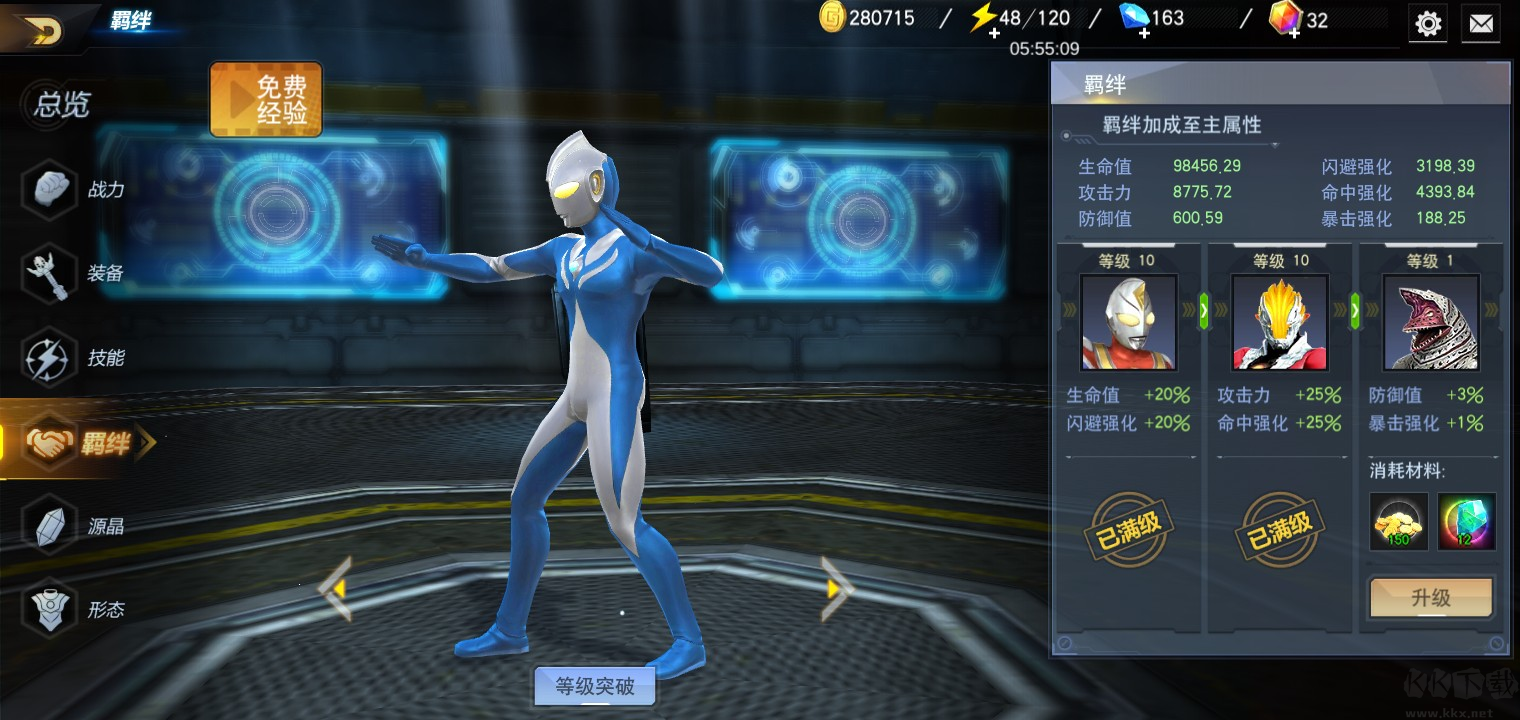Click the 等级突破 level breakthrough button
The width and height of the screenshot is (1520, 720).
(595, 686)
